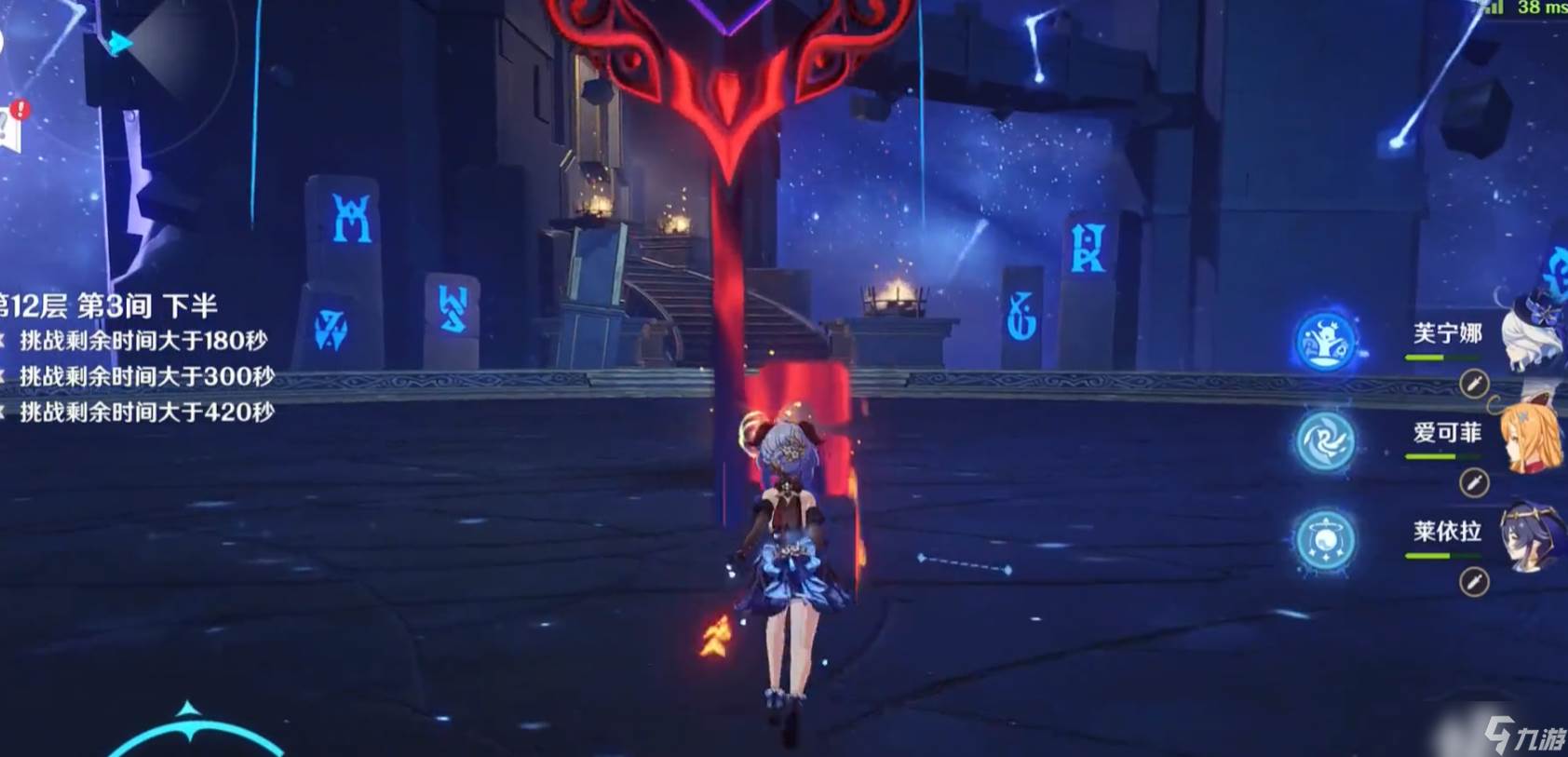The width and height of the screenshot is (1568, 757).
Task: Activate 爱可菲's swirling burst icon
Action: click(1325, 441)
